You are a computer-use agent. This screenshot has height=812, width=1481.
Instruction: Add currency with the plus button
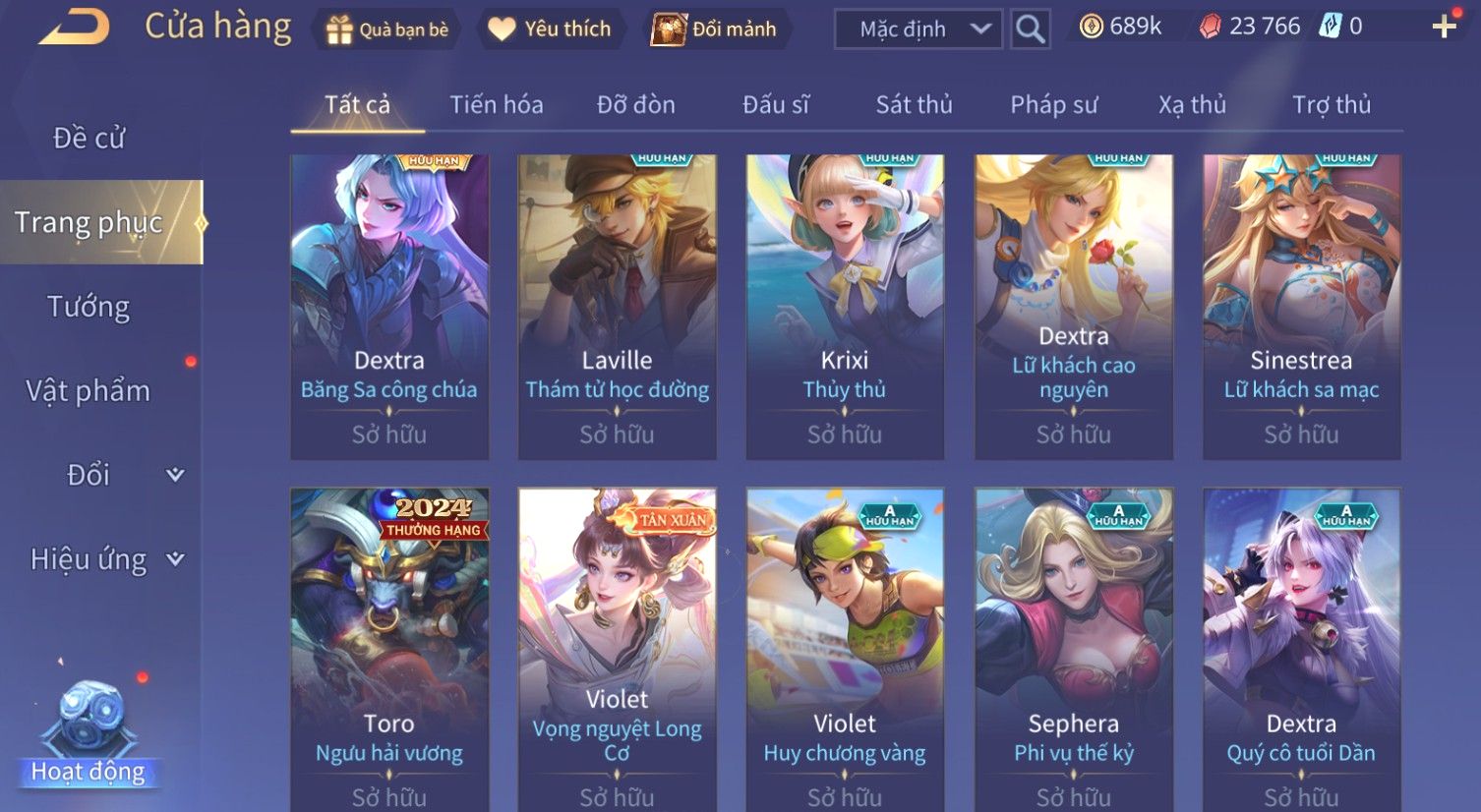(x=1444, y=27)
